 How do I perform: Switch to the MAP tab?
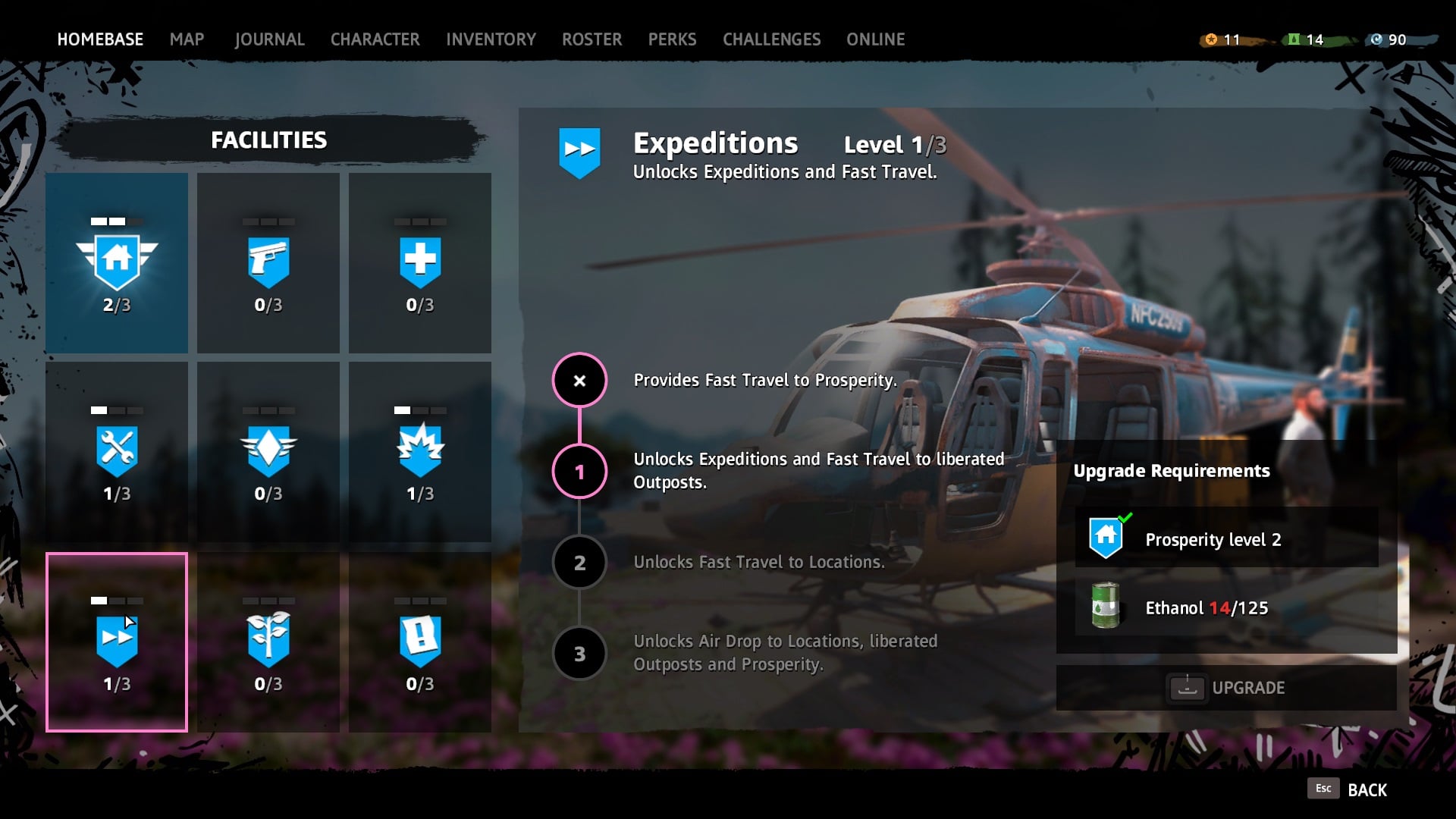click(187, 39)
